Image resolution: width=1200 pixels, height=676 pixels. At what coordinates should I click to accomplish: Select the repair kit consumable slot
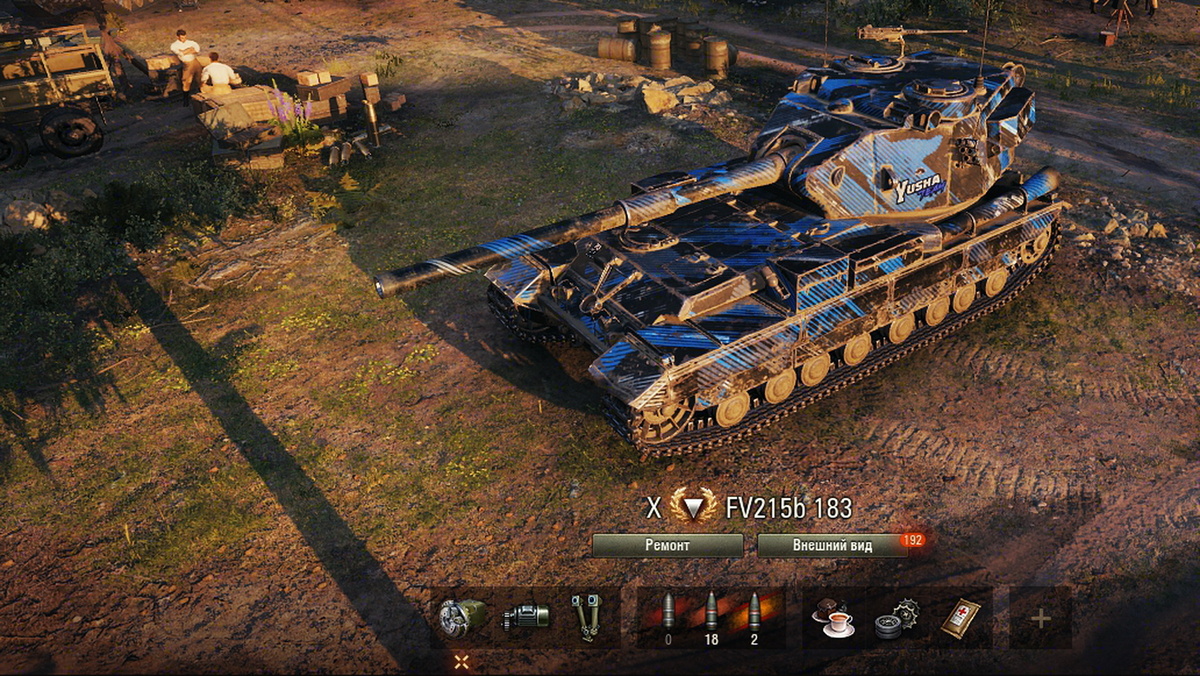(895, 618)
